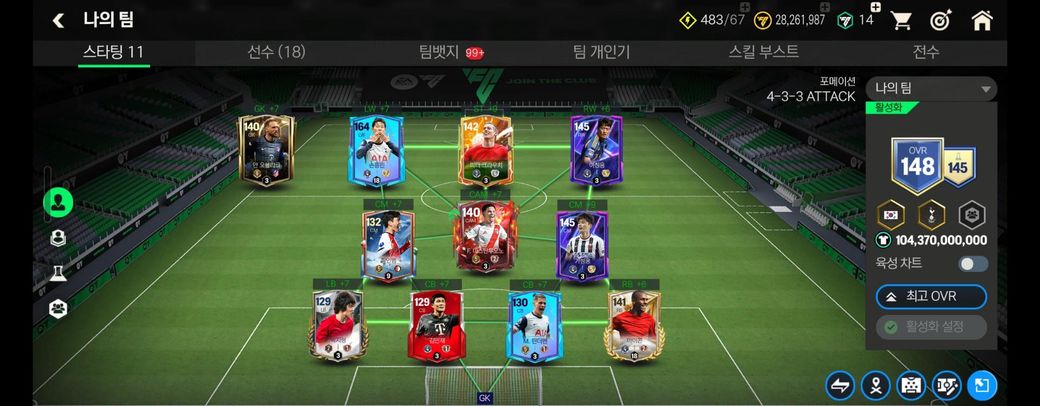Toggle the 육성 차트 switch
Viewport: 1040px width, 406px height.
[972, 264]
